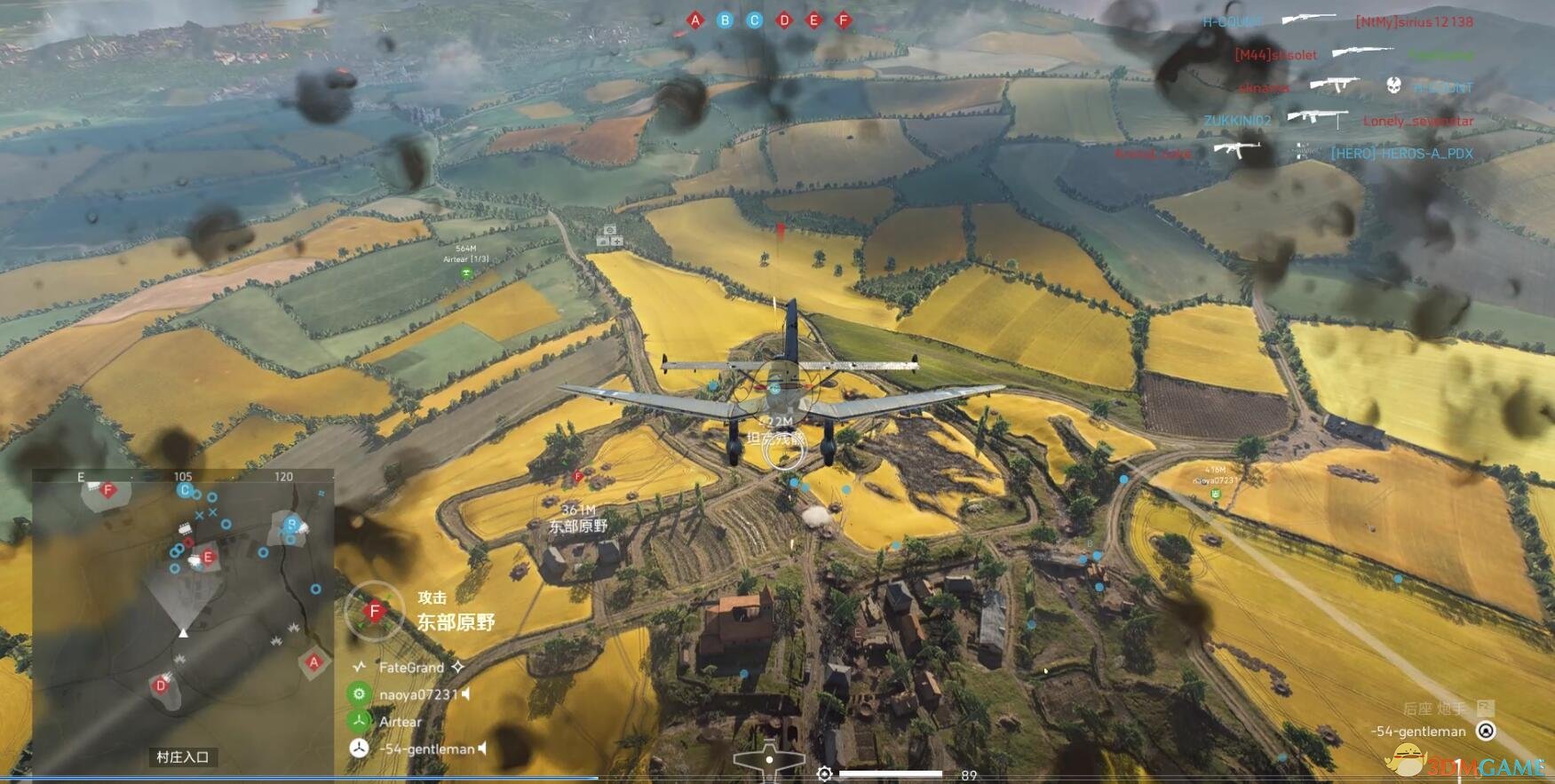The image size is (1555, 784).
Task: Click the D flag on the minimap
Action: pos(161,685)
